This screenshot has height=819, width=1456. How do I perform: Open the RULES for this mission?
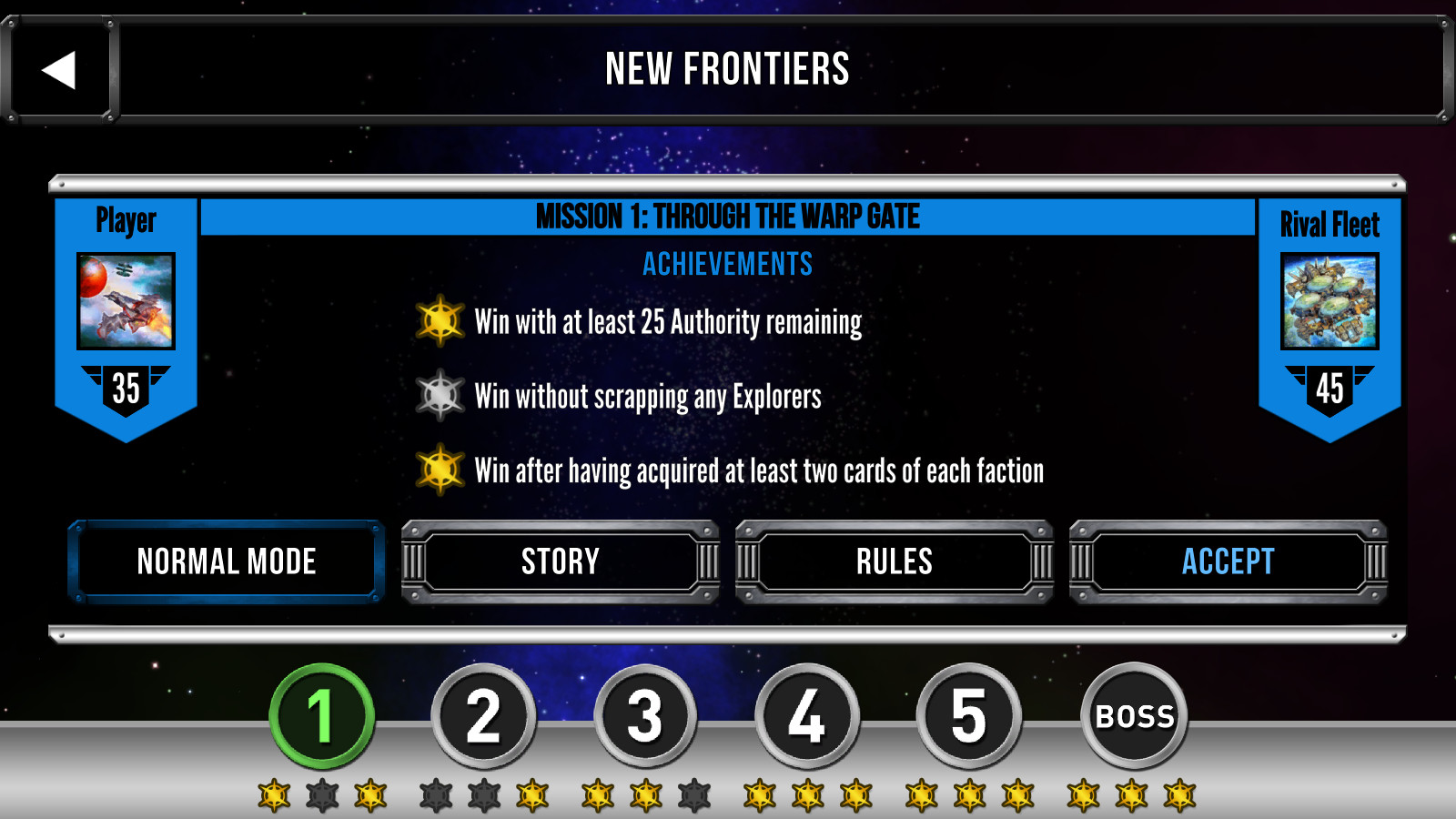tap(894, 561)
